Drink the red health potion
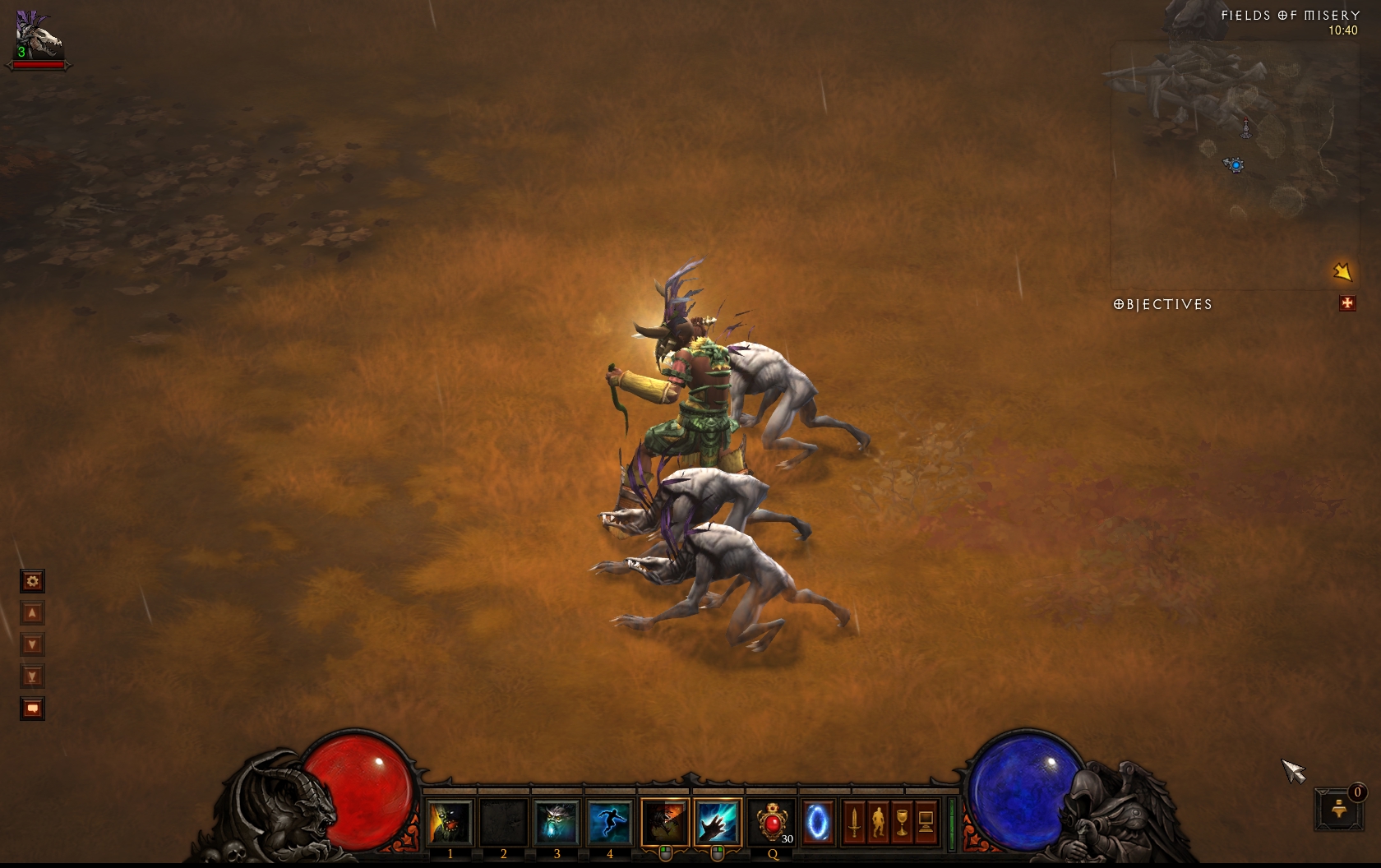The height and width of the screenshot is (868, 1381). [x=773, y=822]
